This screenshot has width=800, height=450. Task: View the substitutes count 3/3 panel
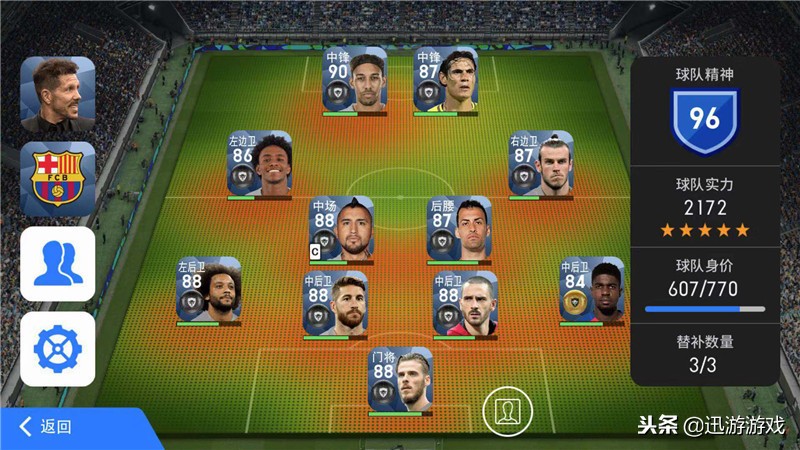point(704,354)
